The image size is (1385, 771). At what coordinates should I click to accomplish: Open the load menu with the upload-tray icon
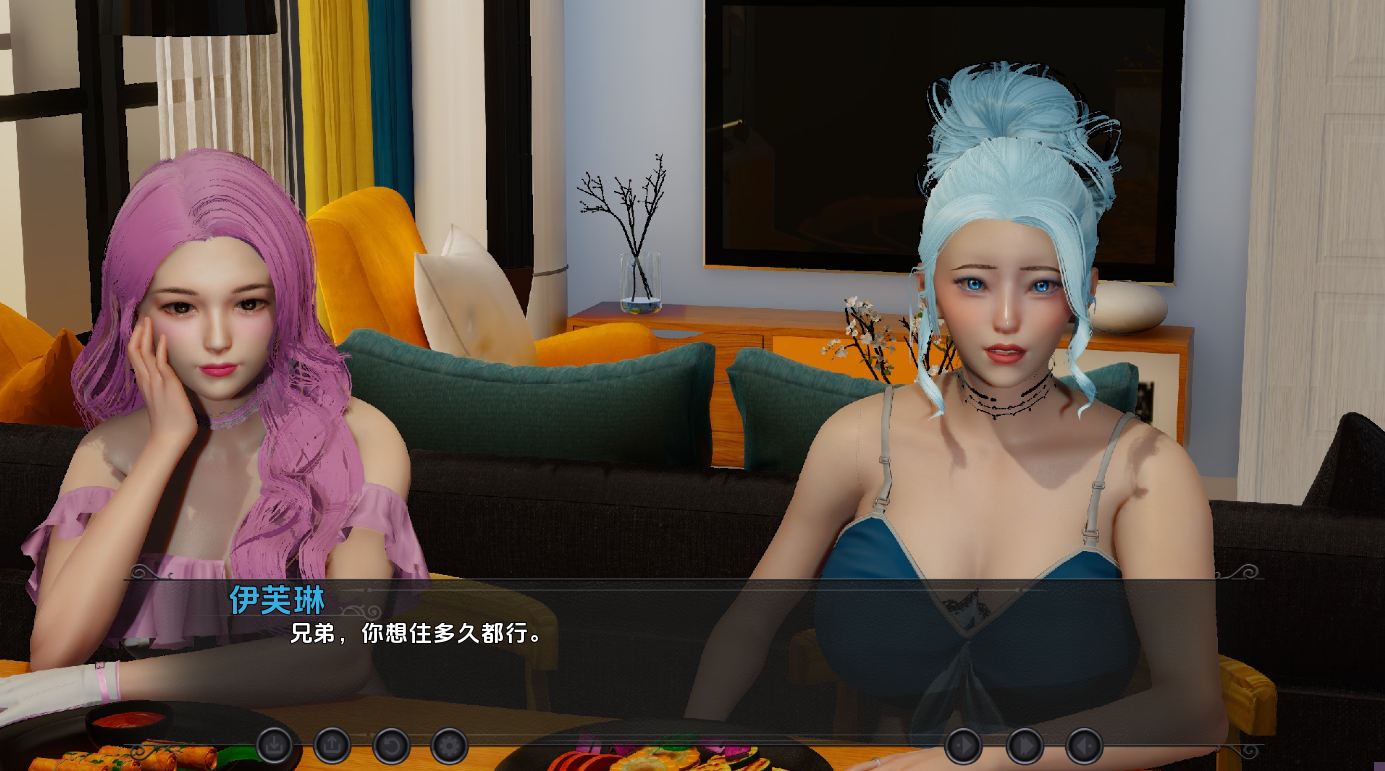(x=332, y=745)
